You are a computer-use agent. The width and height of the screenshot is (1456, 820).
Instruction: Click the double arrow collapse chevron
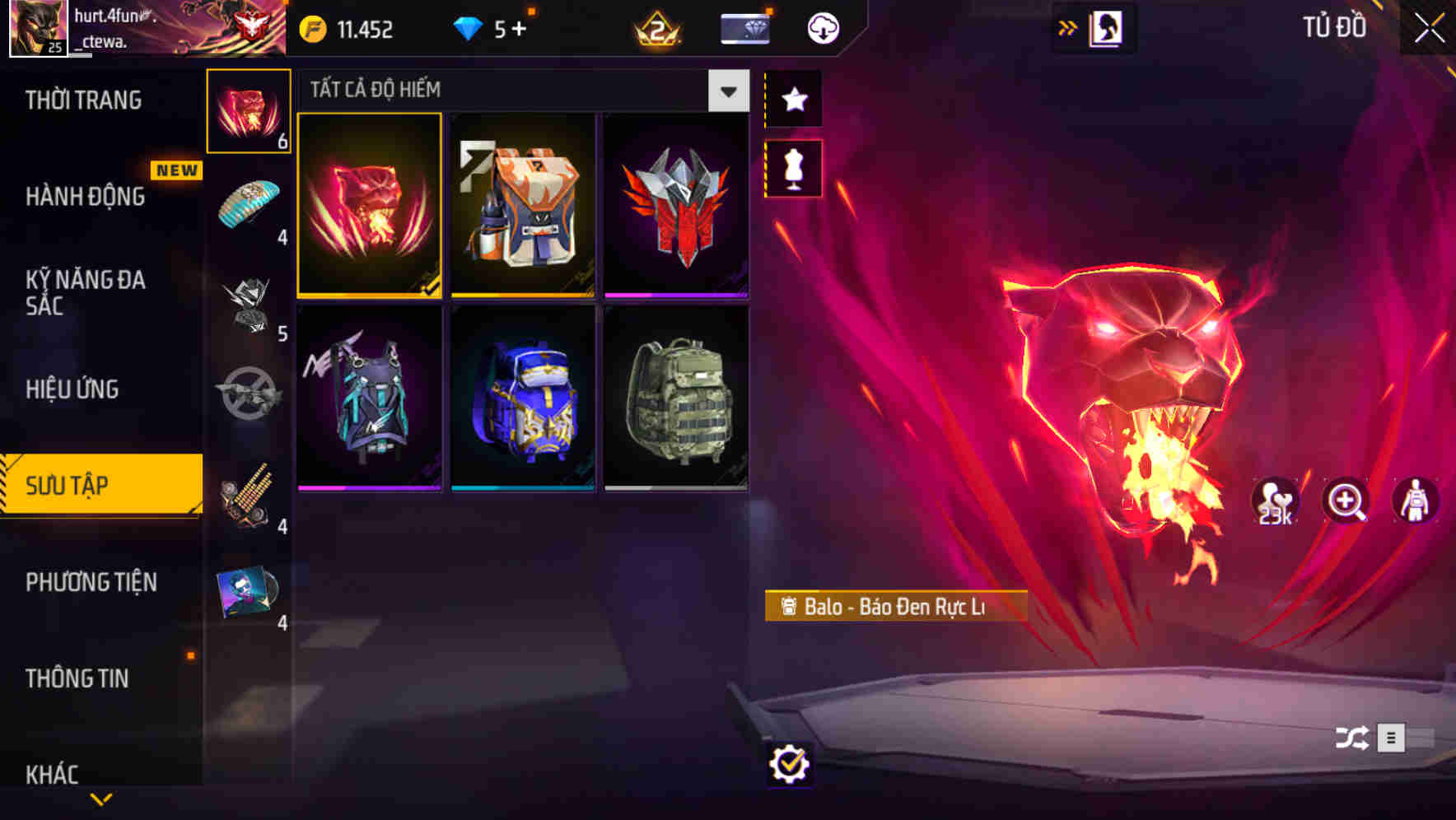[x=1068, y=27]
